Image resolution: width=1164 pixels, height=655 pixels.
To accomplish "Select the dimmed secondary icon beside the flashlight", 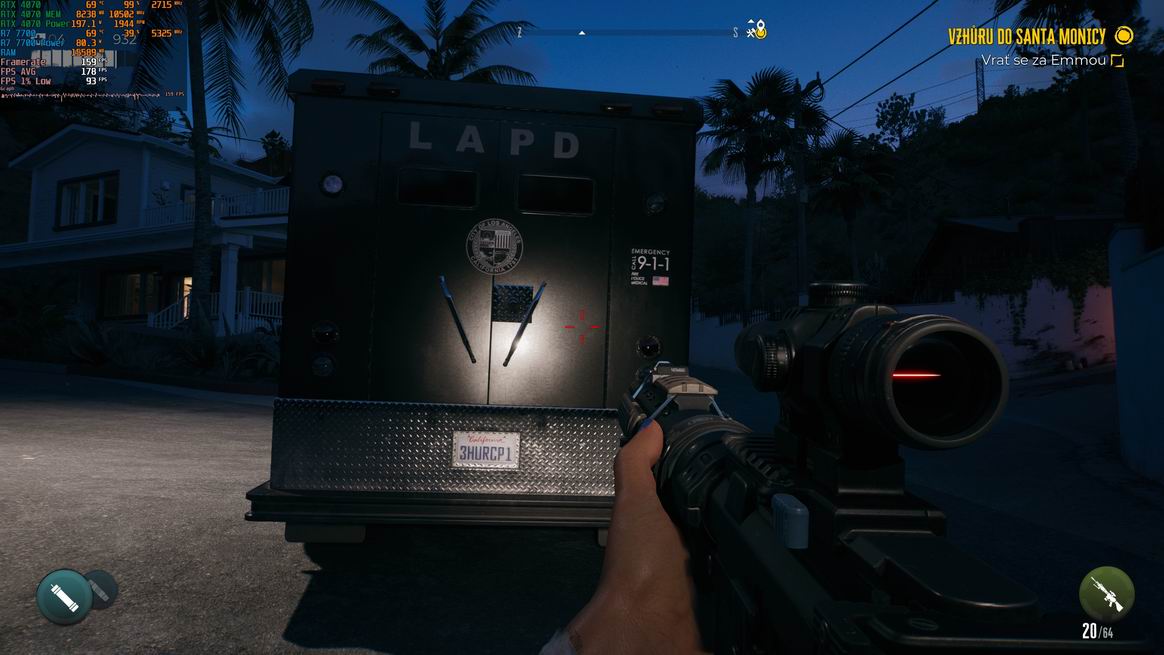I will [101, 588].
